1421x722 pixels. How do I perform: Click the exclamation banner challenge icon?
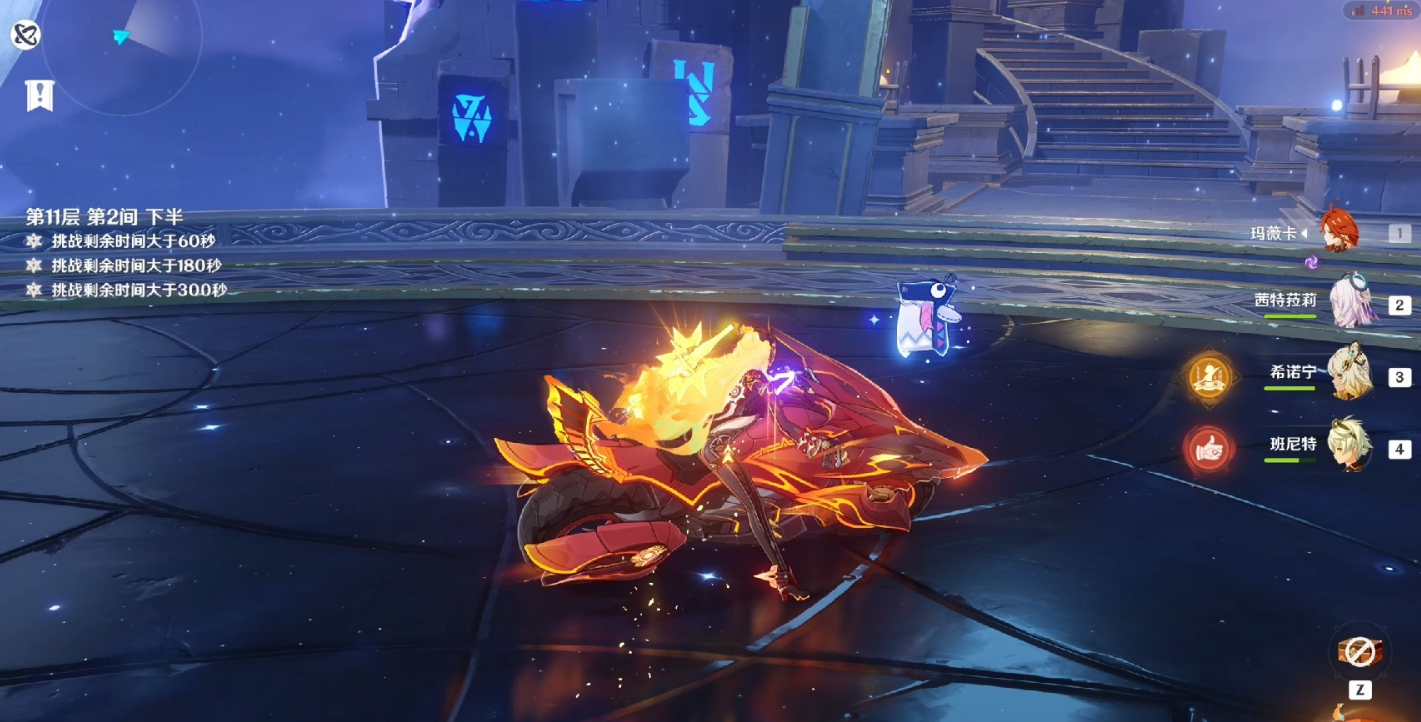[39, 95]
